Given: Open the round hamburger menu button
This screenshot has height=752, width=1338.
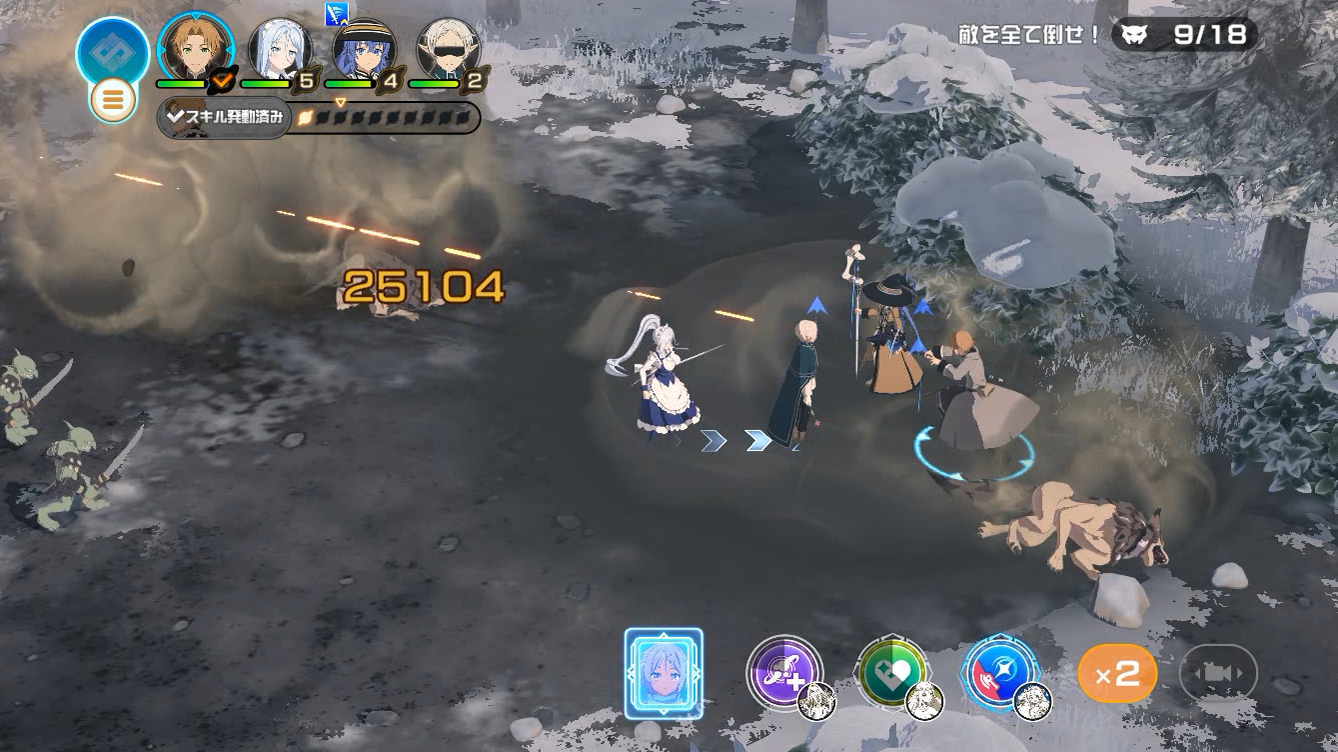Looking at the screenshot, I should pyautogui.click(x=112, y=100).
